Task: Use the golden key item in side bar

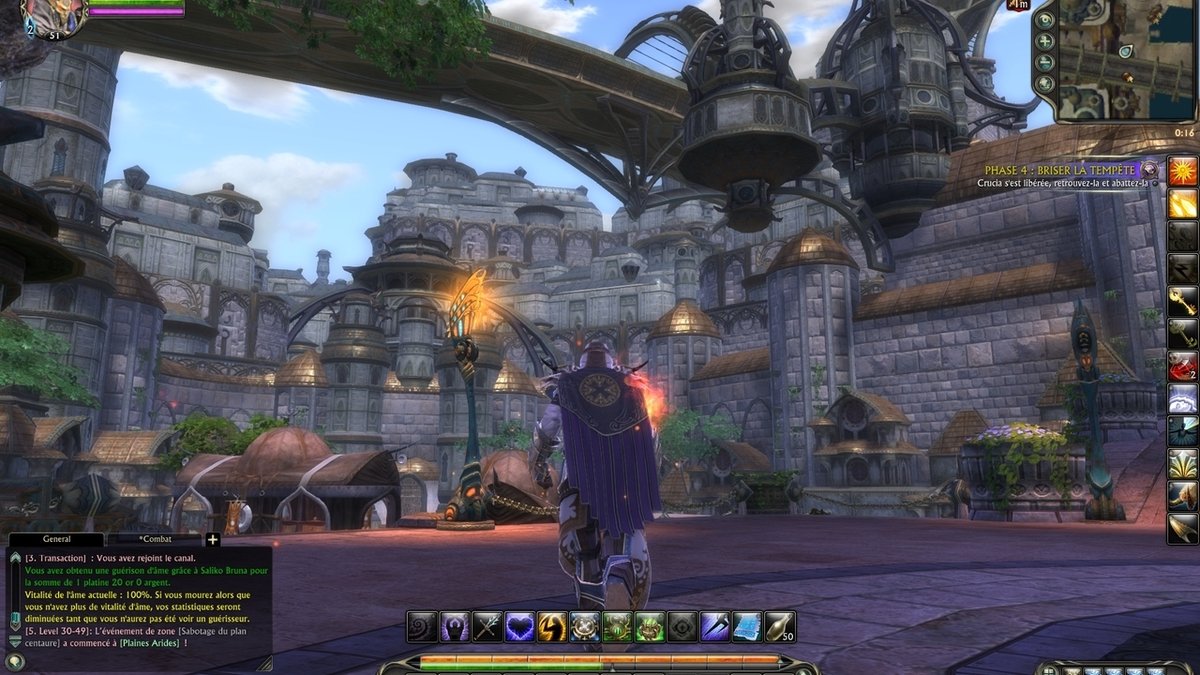Action: tap(1183, 300)
